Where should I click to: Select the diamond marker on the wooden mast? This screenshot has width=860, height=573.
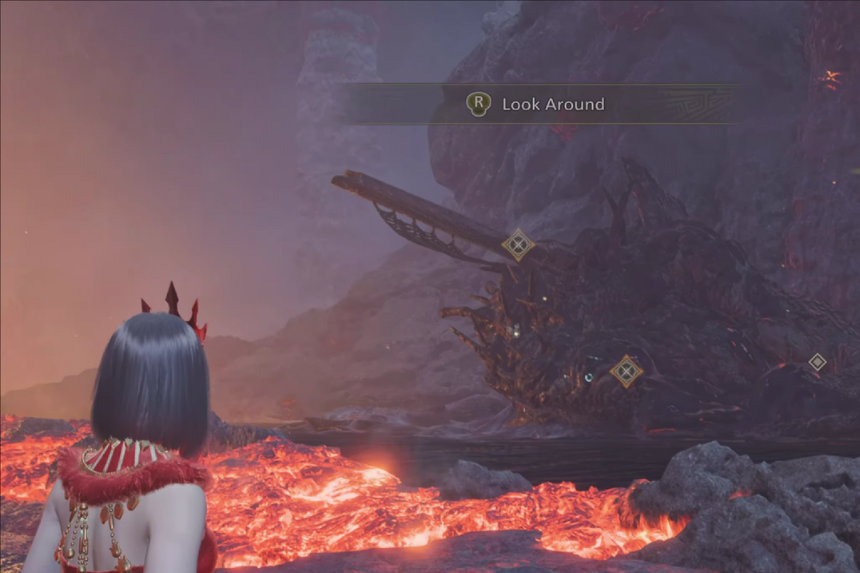click(x=518, y=244)
